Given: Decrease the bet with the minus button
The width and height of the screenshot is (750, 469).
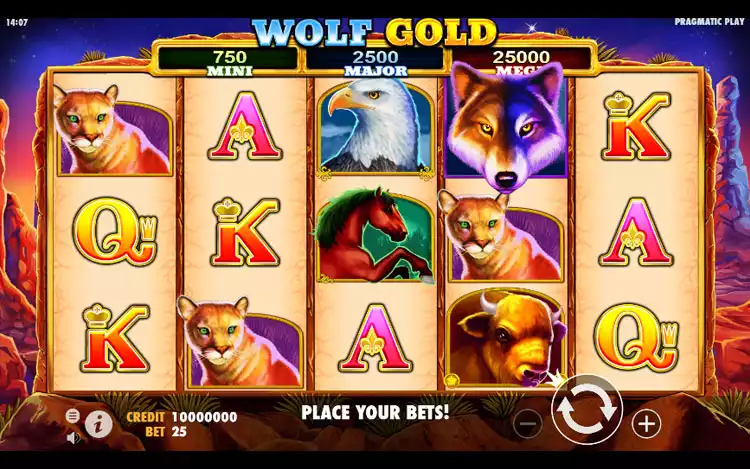Looking at the screenshot, I should [x=527, y=423].
